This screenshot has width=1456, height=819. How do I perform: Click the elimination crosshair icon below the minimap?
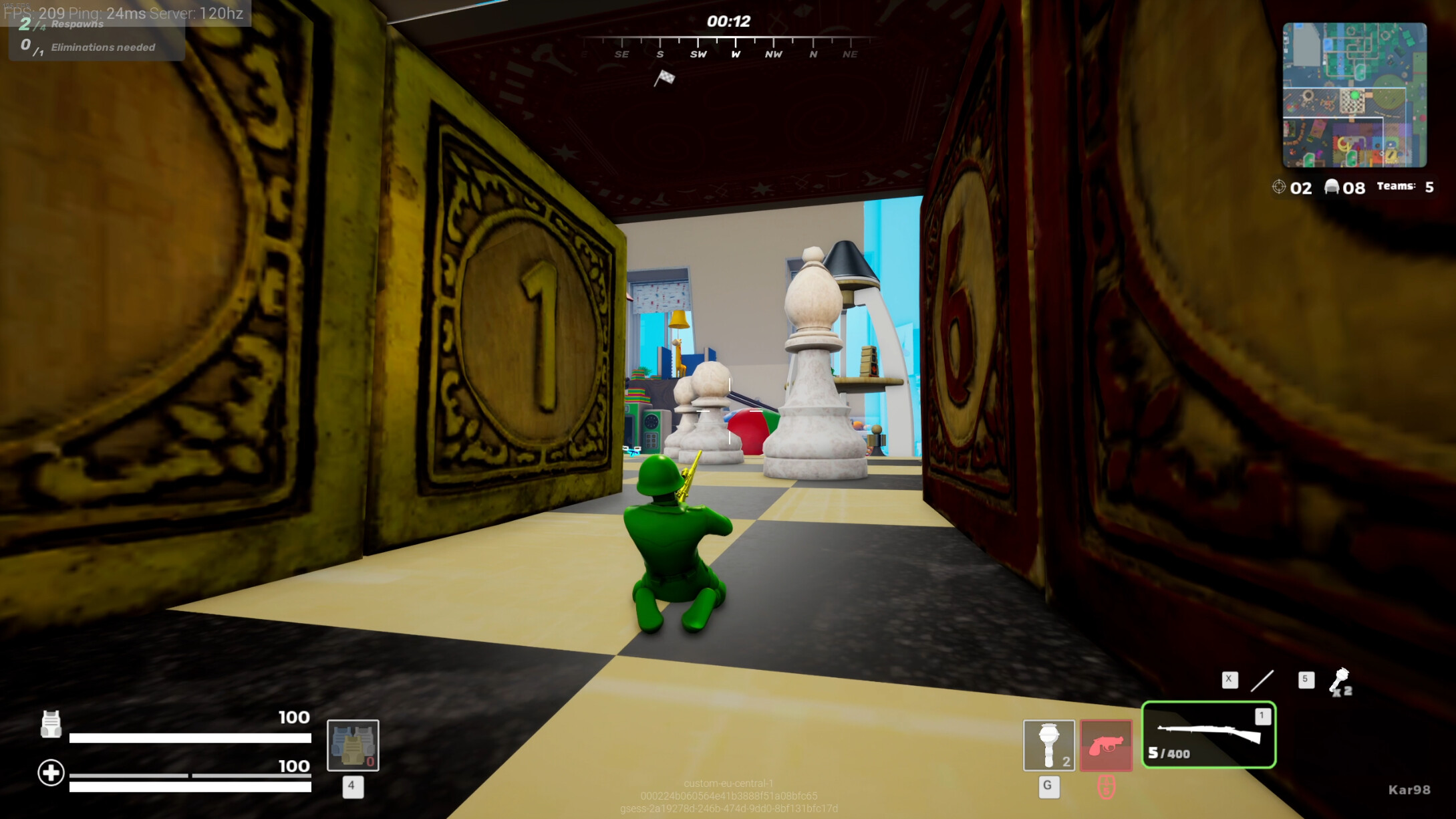(x=1280, y=188)
